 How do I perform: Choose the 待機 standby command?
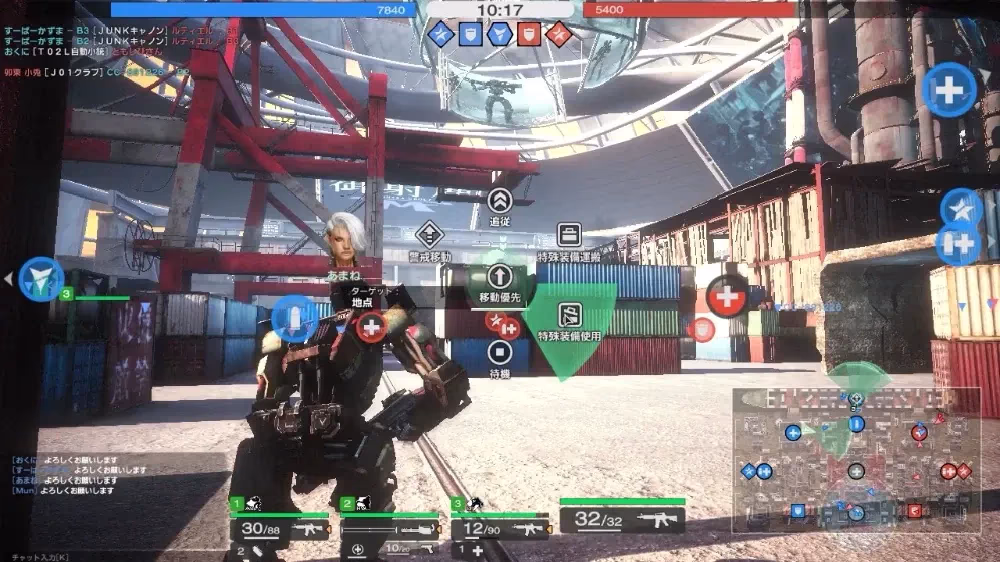coord(499,352)
